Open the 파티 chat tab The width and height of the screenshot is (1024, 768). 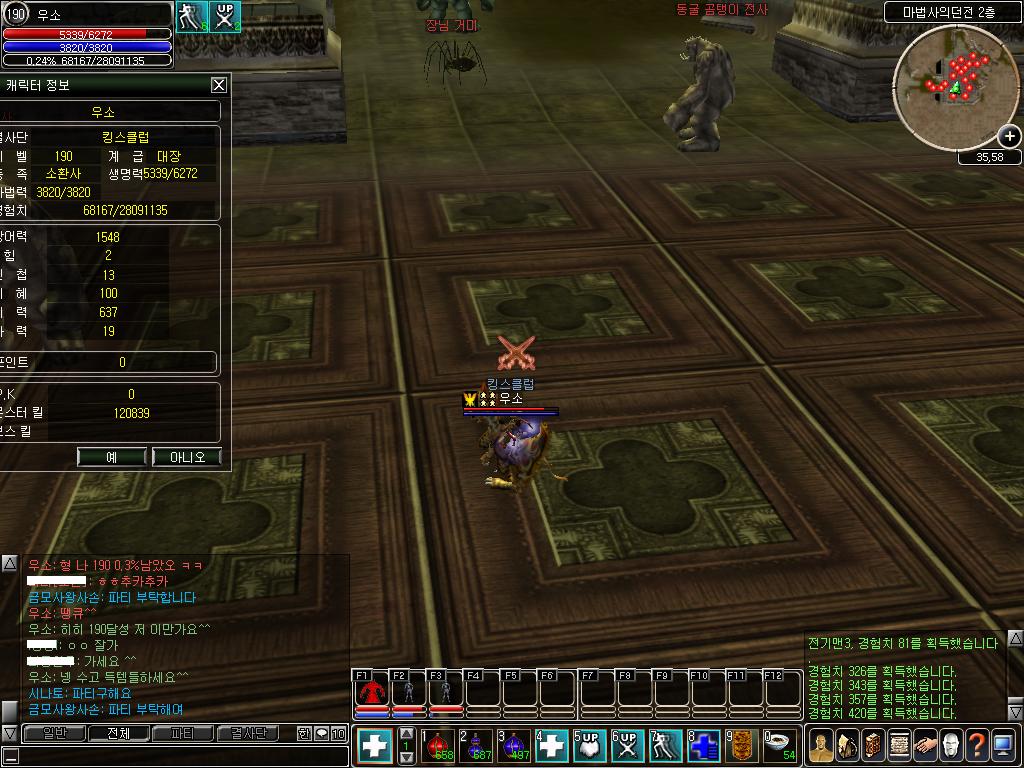[x=183, y=733]
